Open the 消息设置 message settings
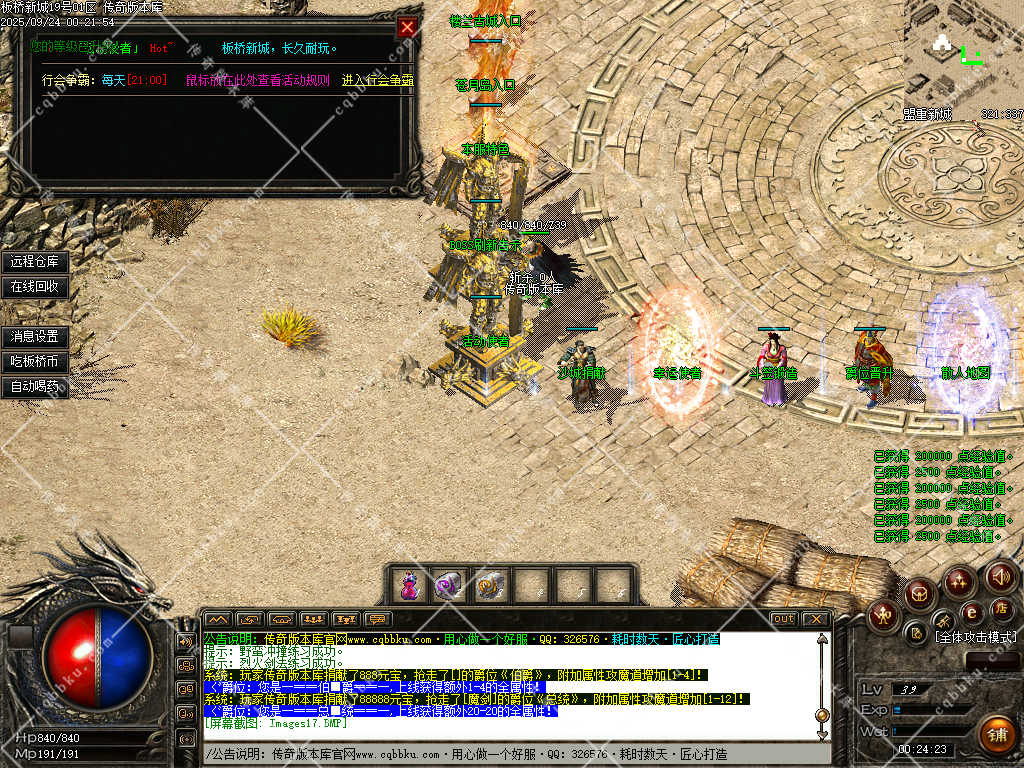 35,337
